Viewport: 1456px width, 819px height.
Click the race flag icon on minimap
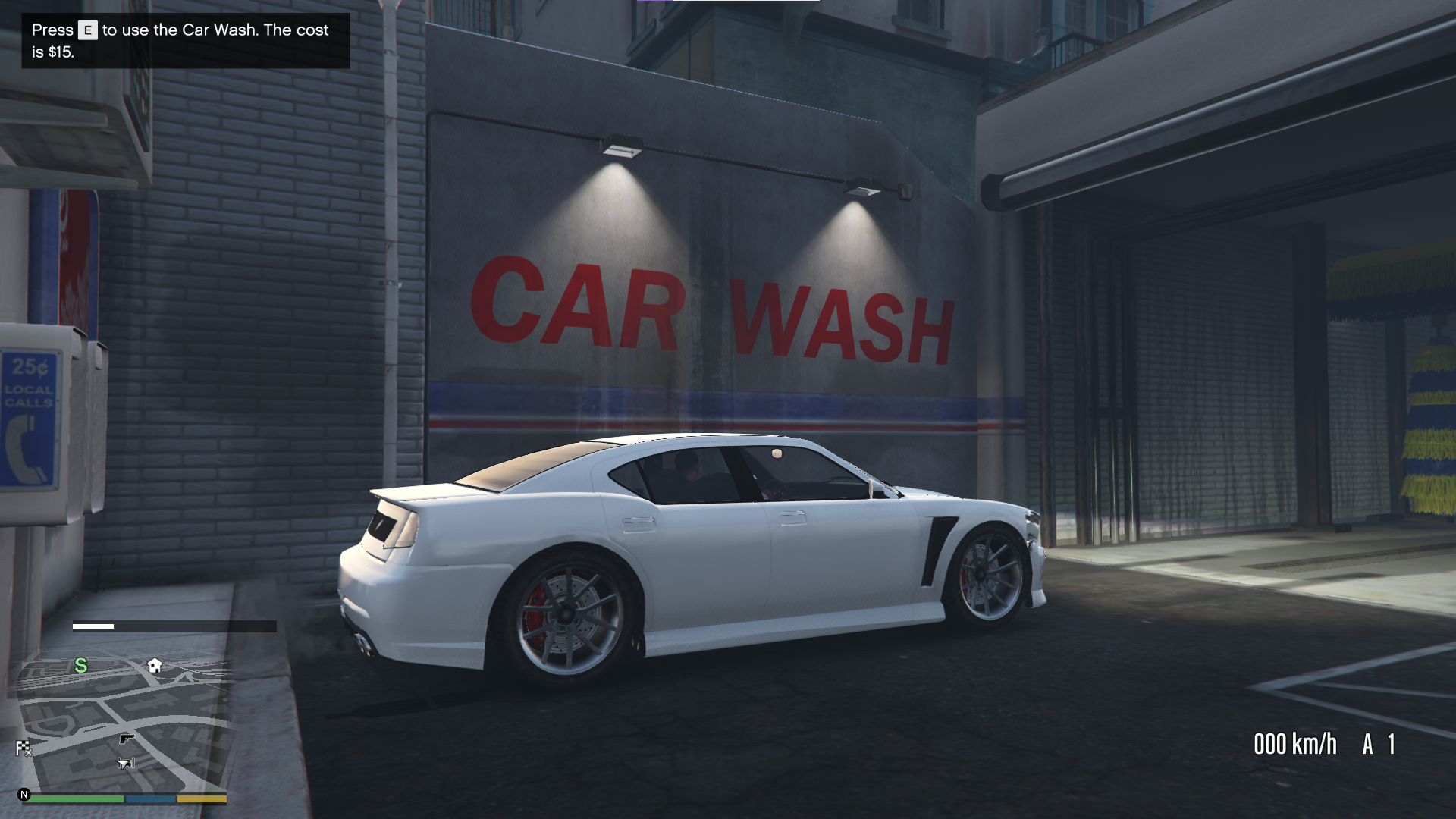(23, 747)
